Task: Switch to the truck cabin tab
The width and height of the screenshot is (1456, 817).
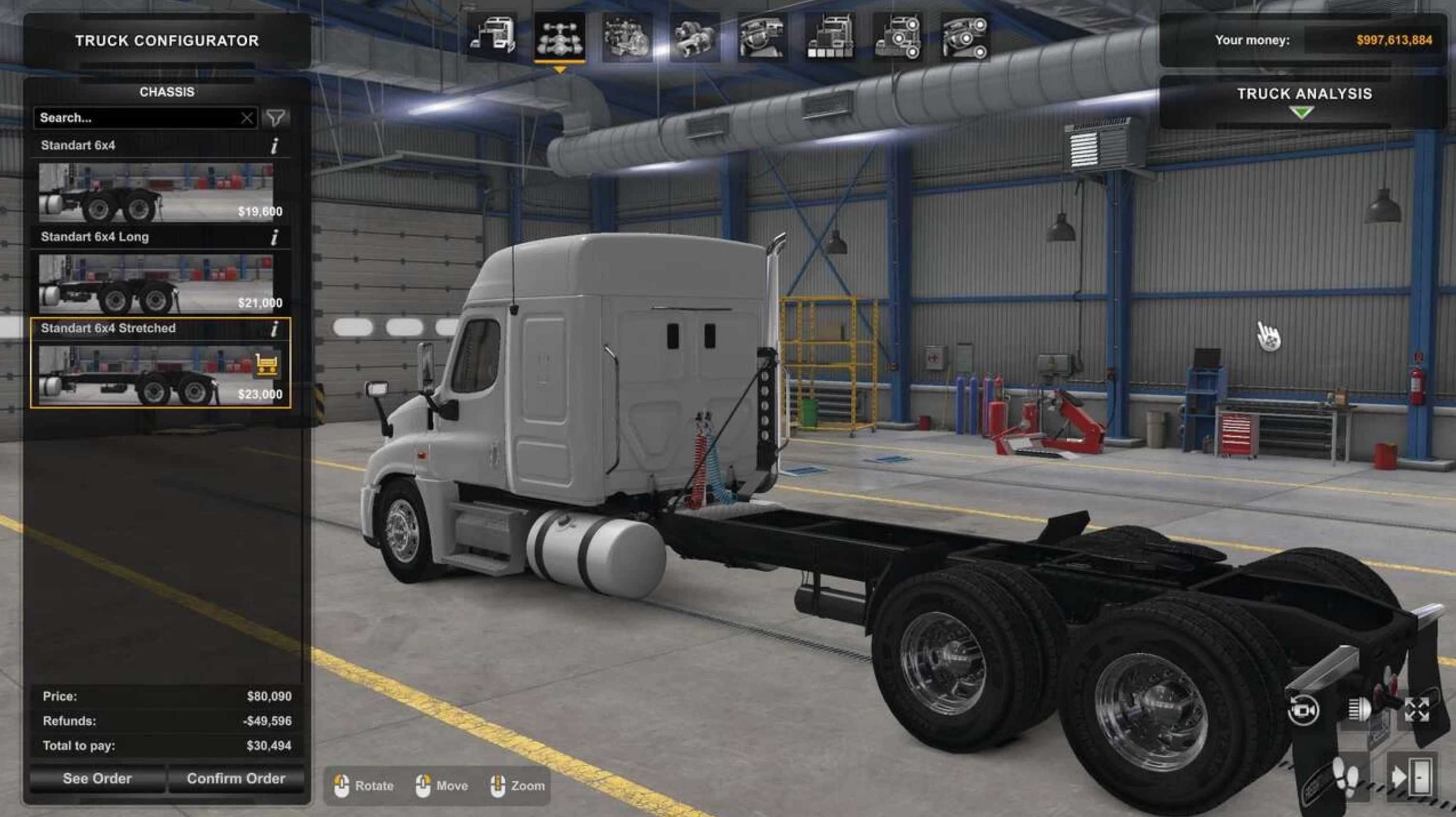Action: point(492,37)
